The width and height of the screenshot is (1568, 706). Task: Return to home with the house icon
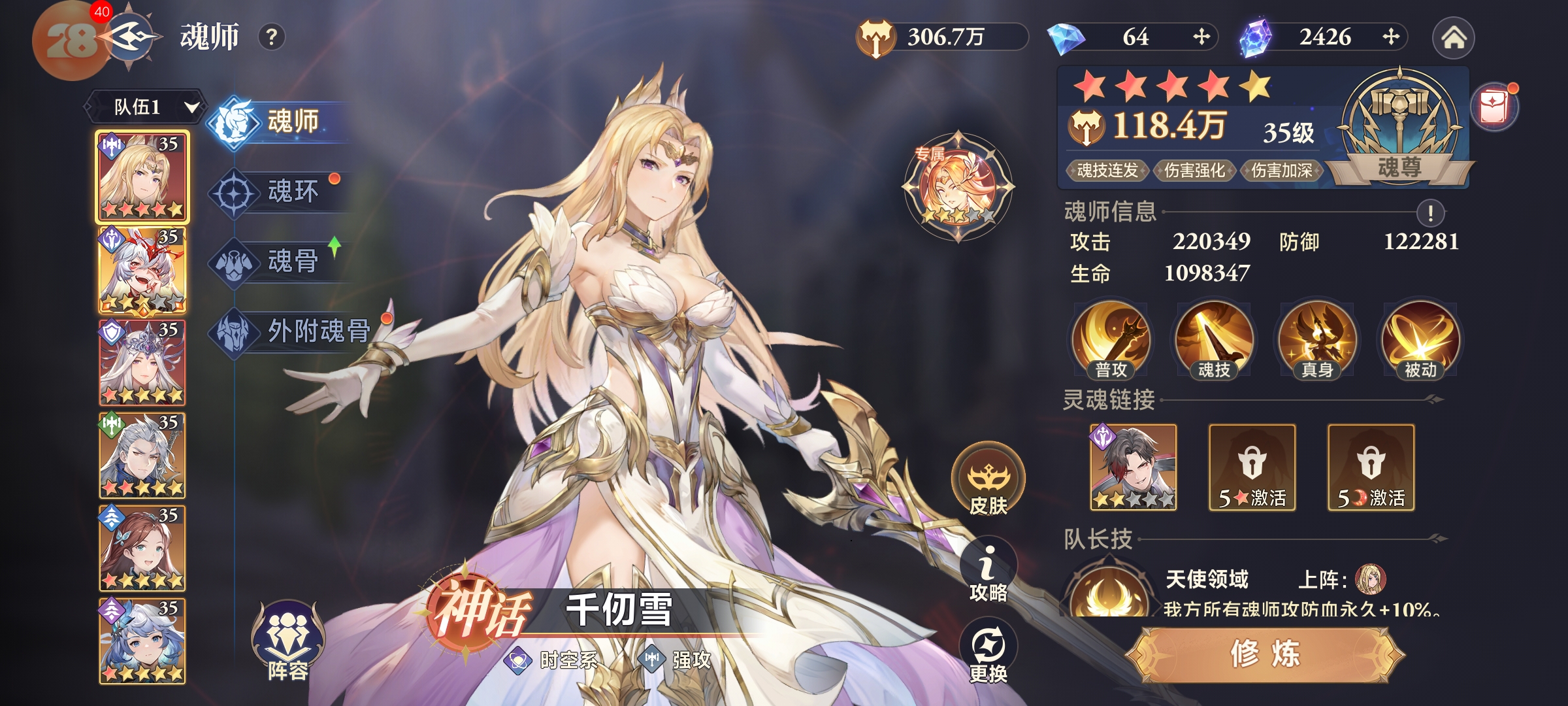coord(1453,38)
